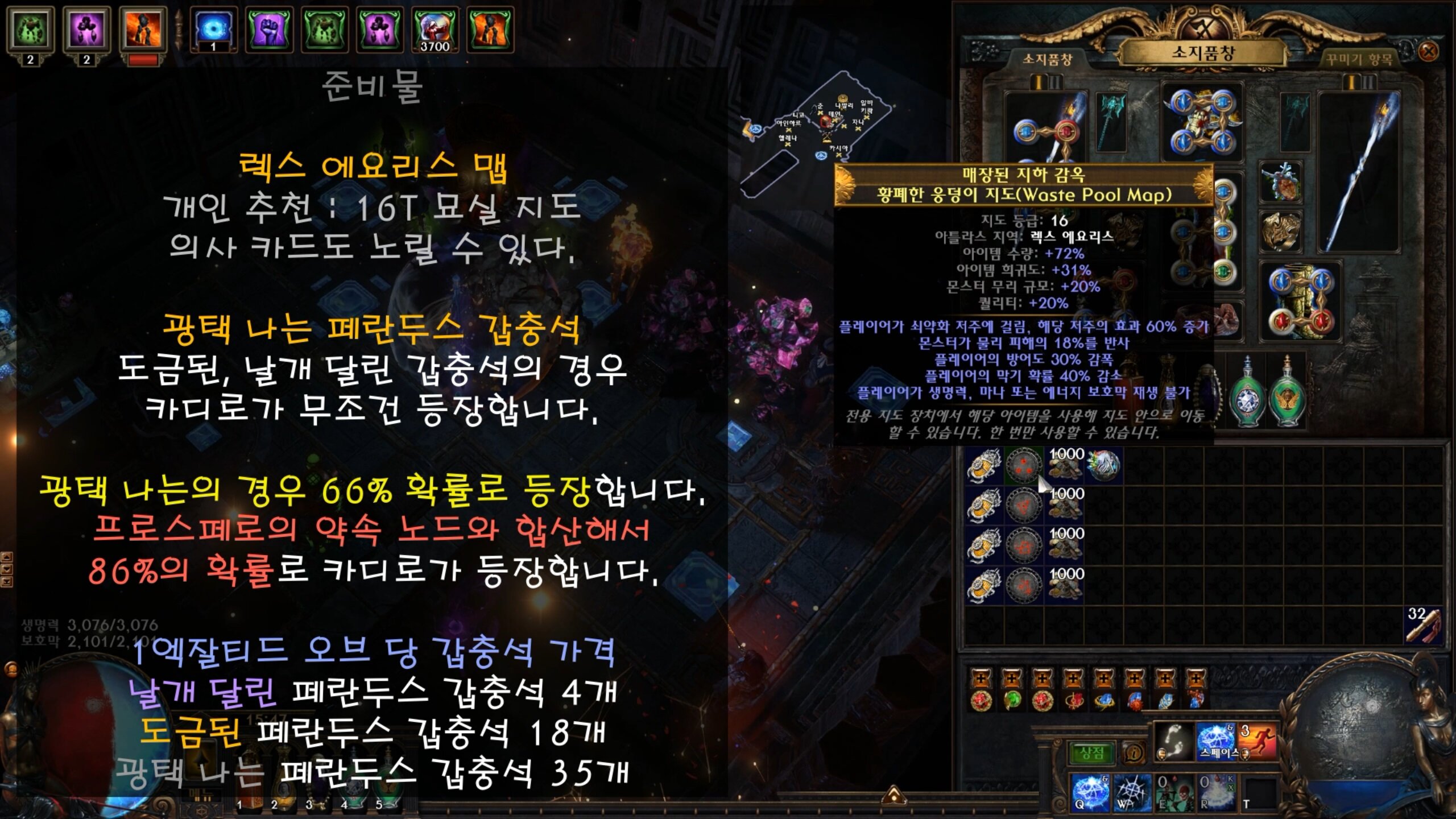Switch to the 꾸미기 항목 cosmetics tab
Image resolution: width=1456 pixels, height=819 pixels.
pos(1359,59)
